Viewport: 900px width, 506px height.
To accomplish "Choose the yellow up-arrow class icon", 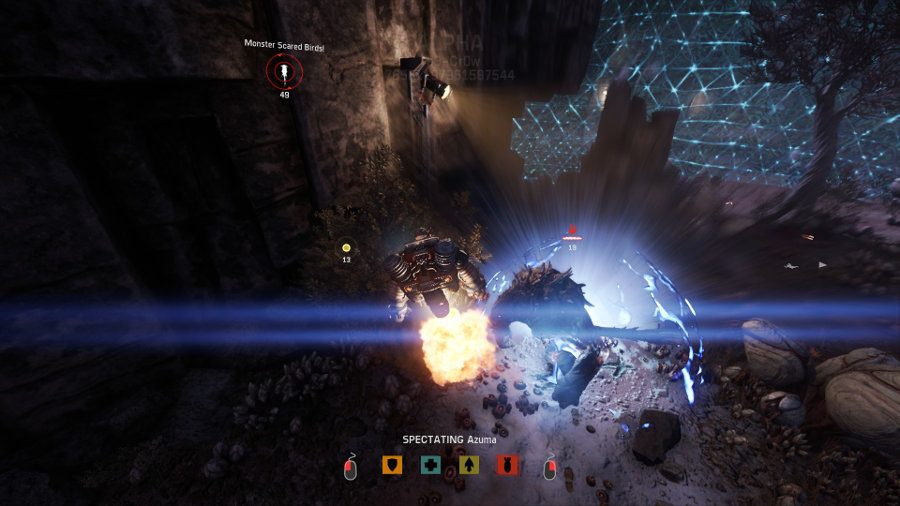I will point(470,465).
